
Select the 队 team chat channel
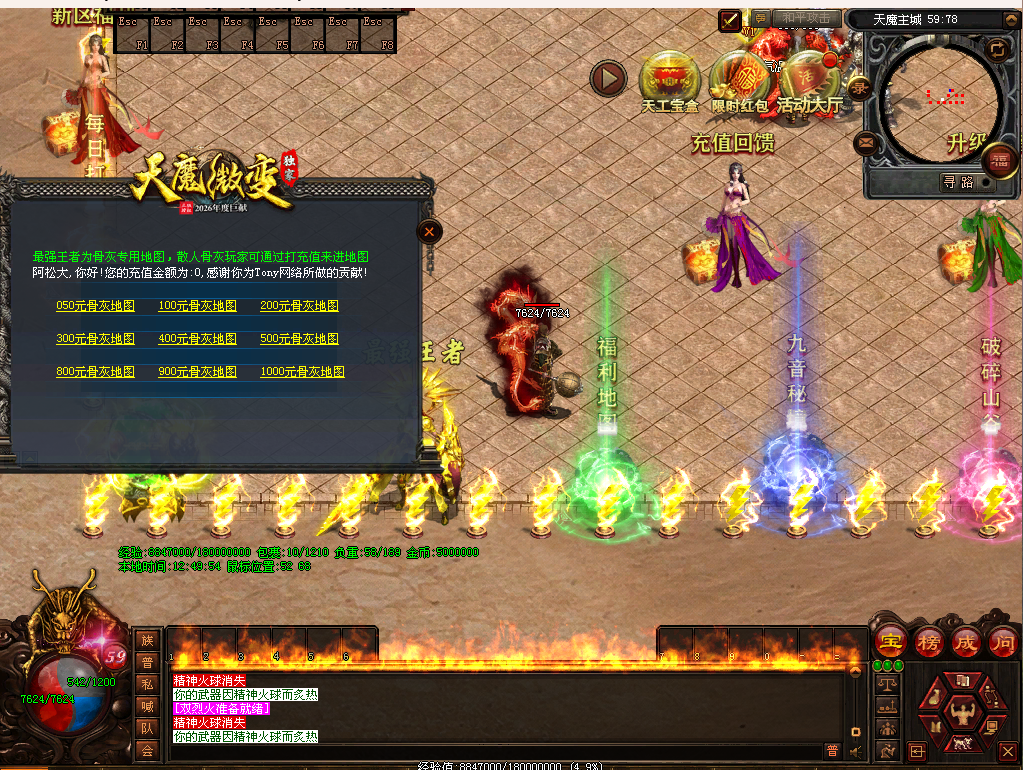[x=147, y=729]
